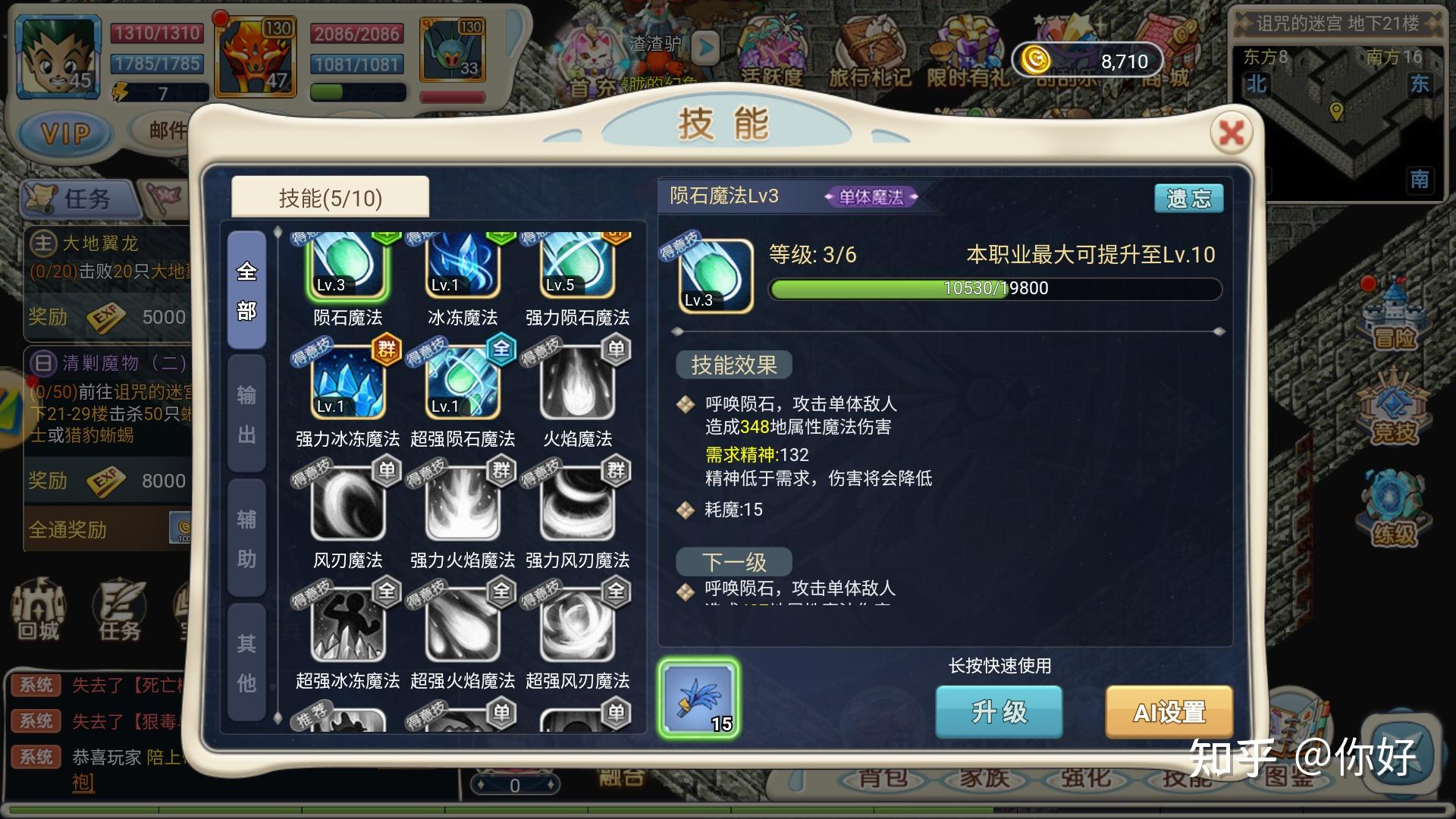Open the 竞技 arena icon
The image size is (1456, 819).
1395,409
